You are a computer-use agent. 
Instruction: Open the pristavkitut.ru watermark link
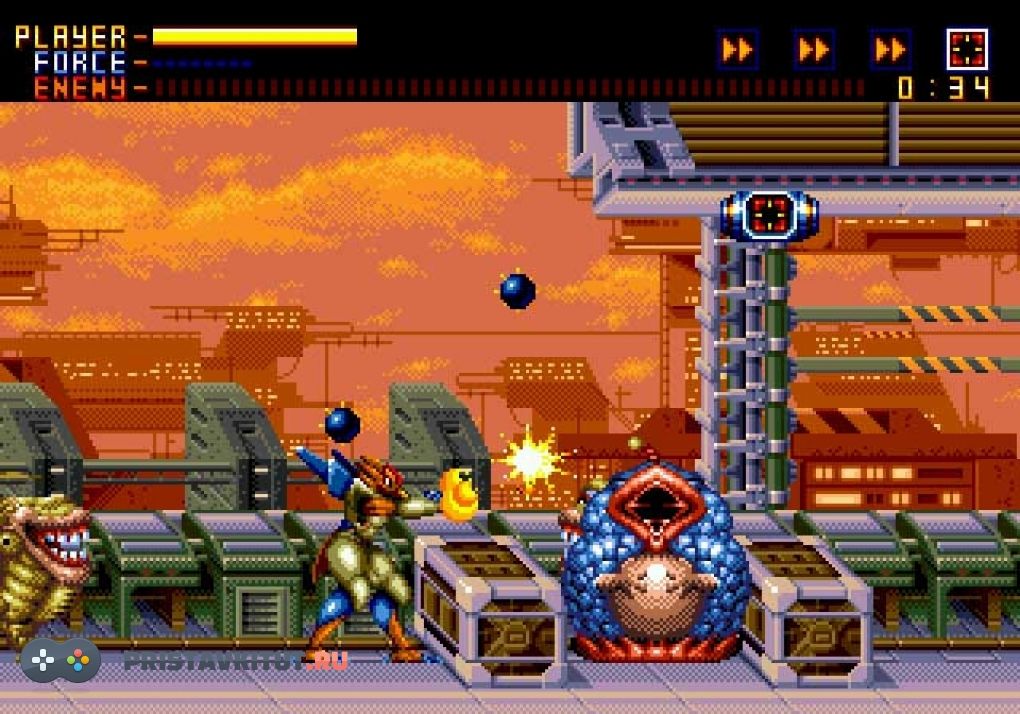[x=235, y=660]
